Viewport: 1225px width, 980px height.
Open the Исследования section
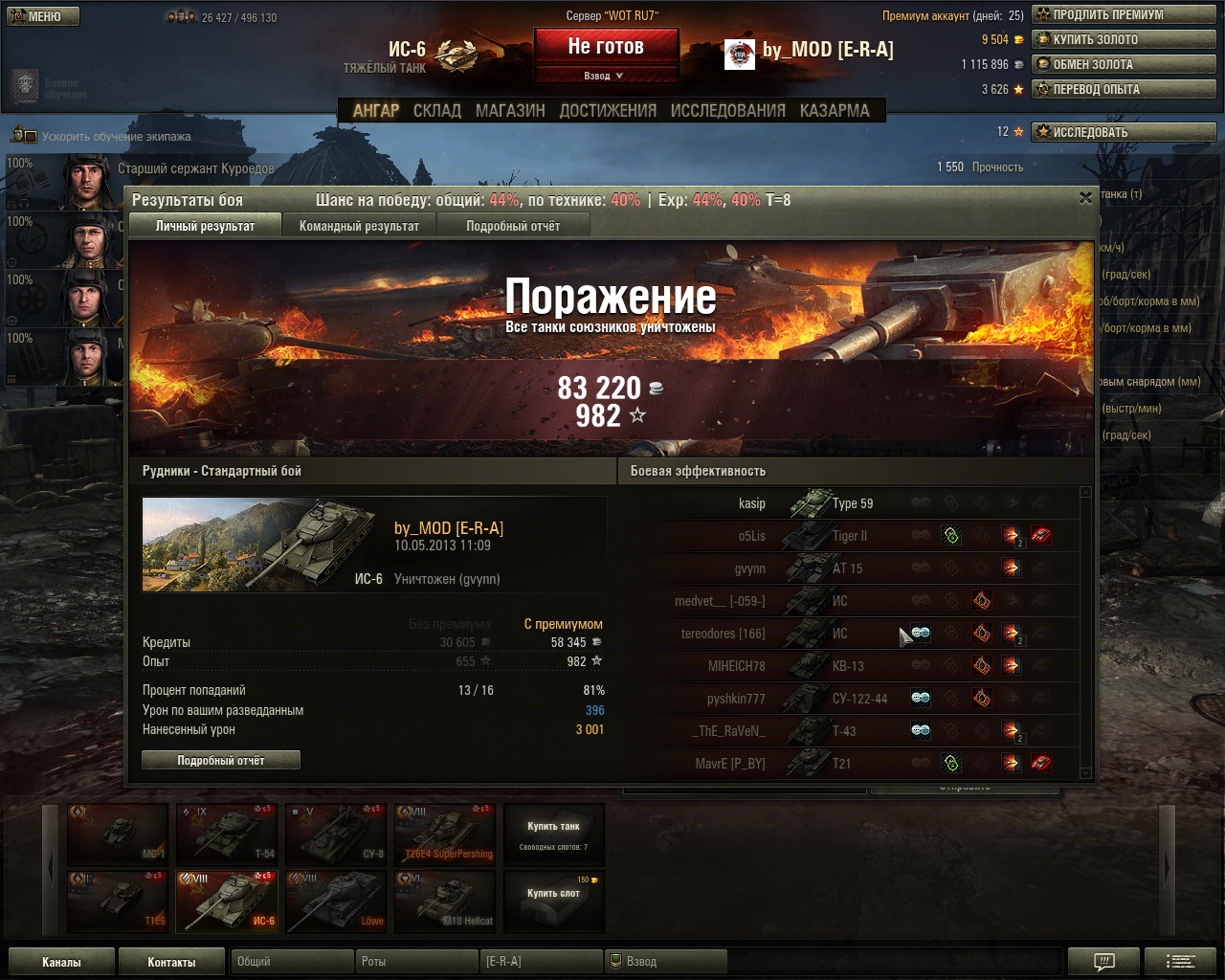pos(727,110)
